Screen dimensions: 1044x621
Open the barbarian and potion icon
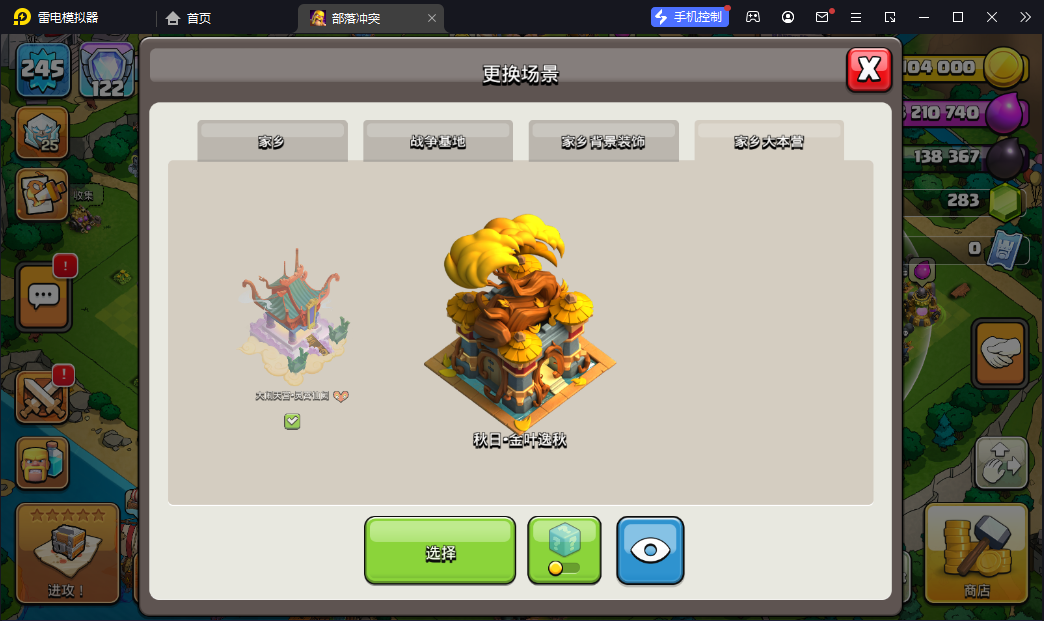pos(43,462)
